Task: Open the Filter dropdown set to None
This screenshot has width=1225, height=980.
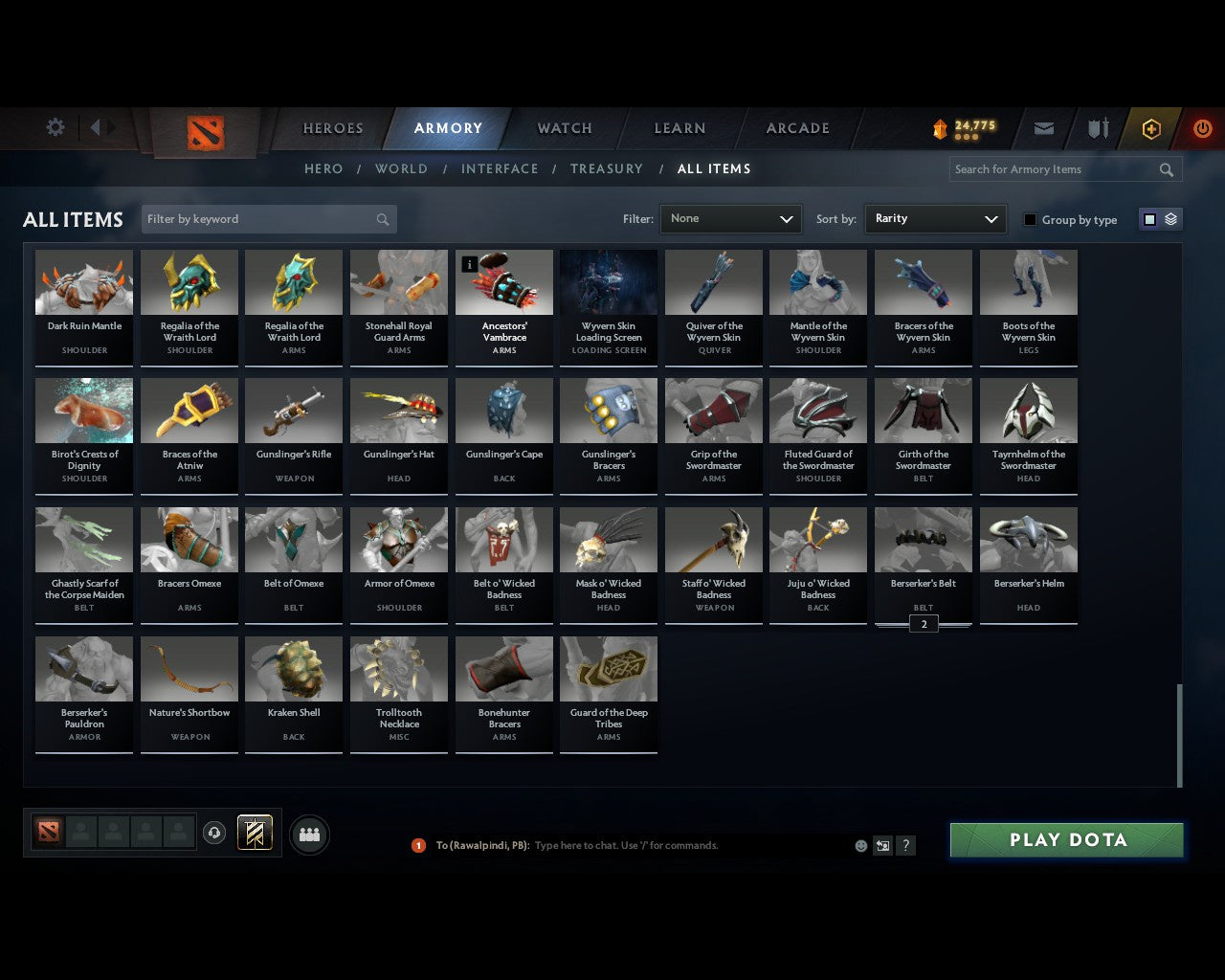Action: pos(730,218)
